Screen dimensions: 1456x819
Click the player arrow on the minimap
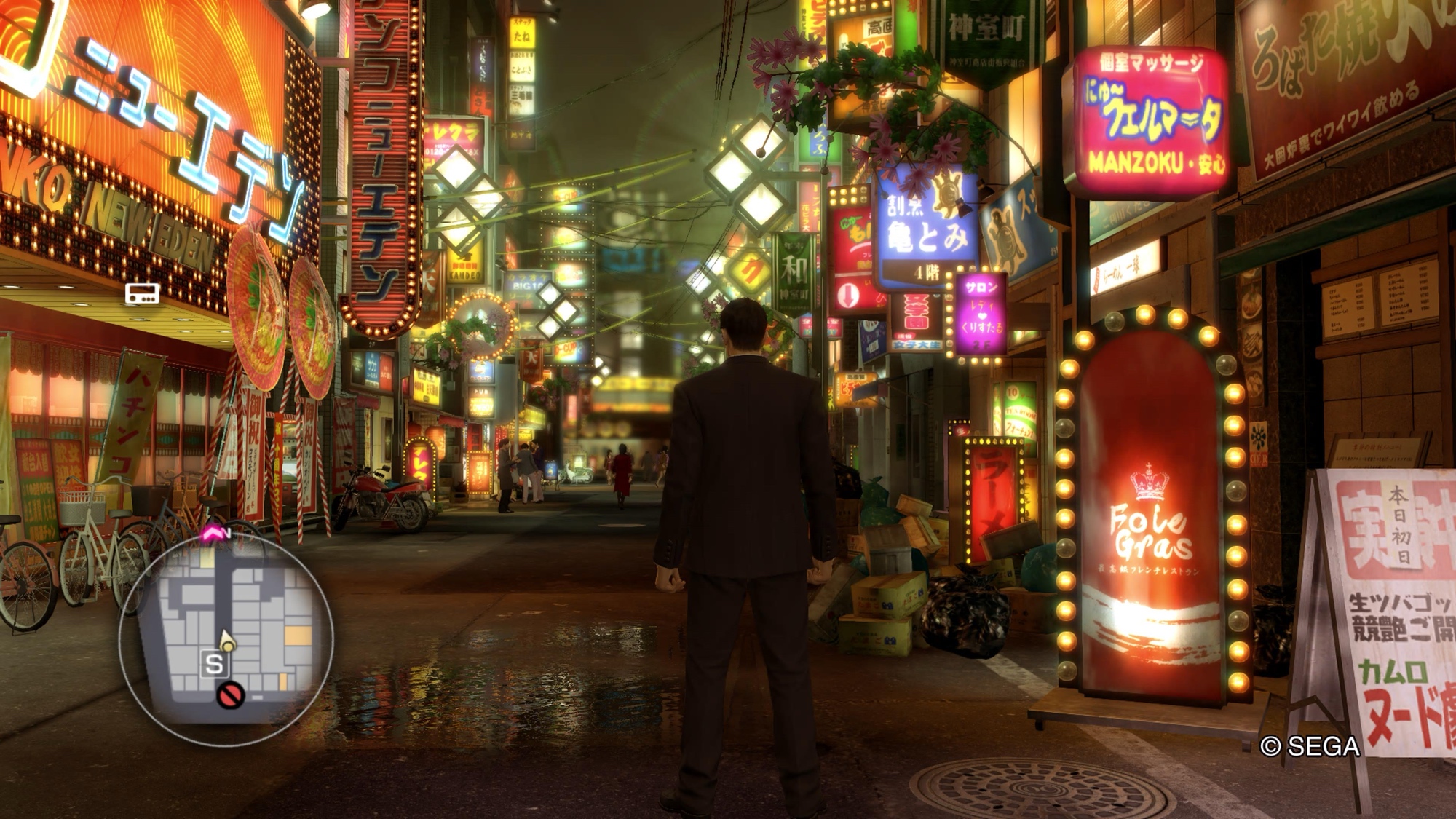[227, 641]
